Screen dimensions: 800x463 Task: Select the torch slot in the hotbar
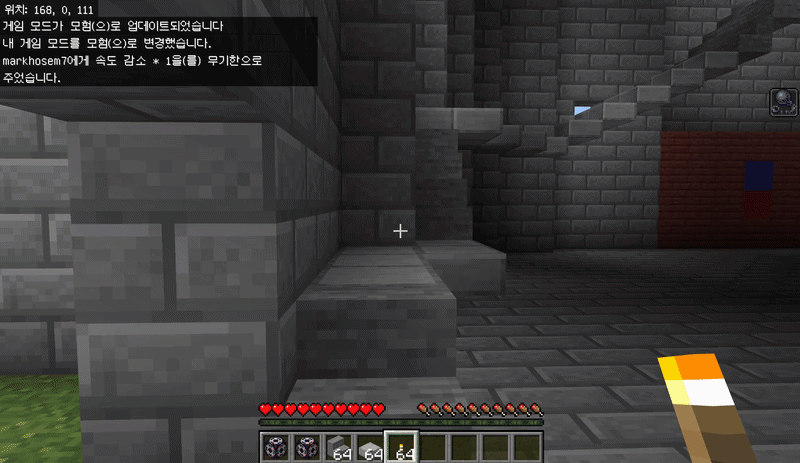pyautogui.click(x=401, y=448)
